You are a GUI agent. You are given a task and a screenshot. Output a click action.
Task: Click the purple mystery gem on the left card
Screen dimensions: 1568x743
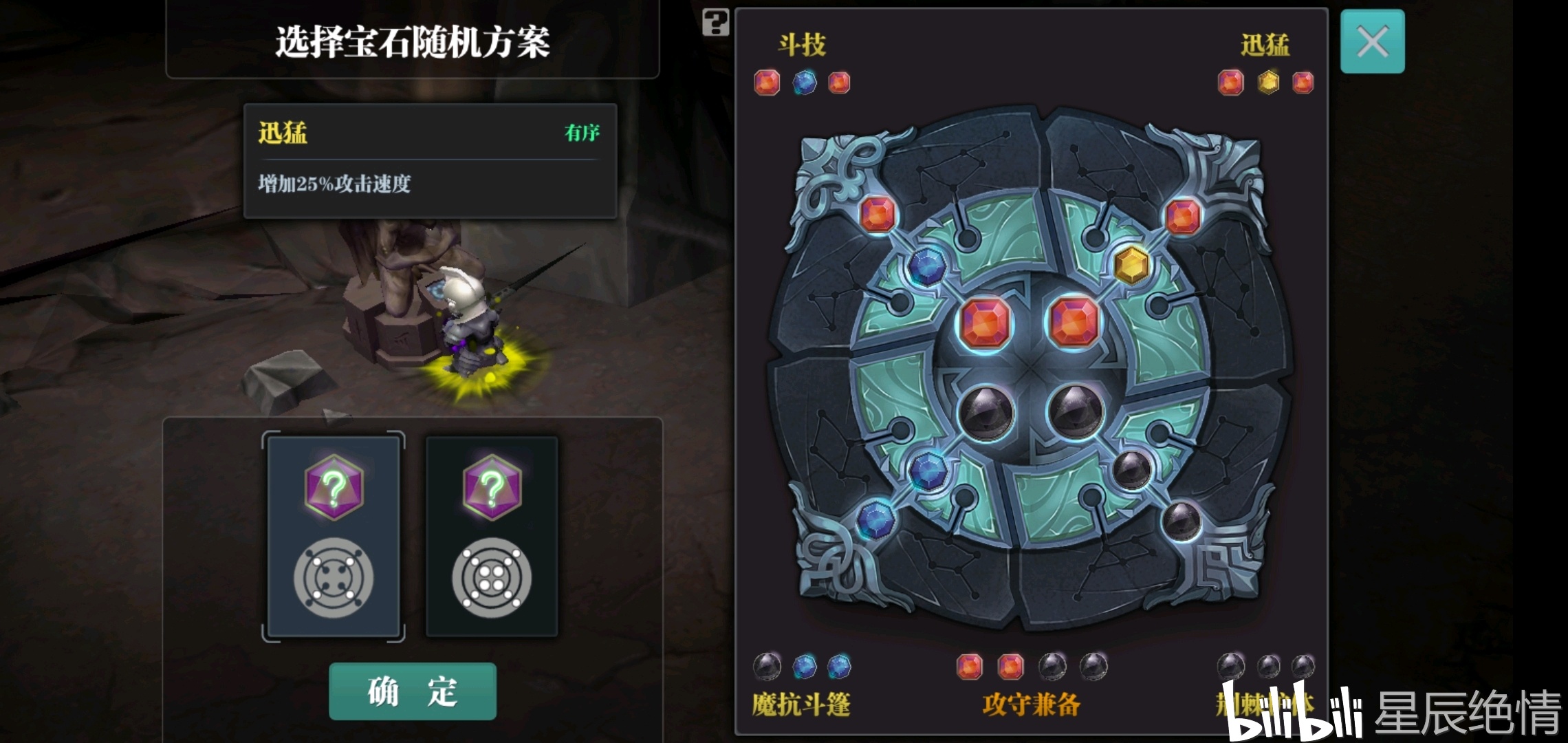click(335, 486)
